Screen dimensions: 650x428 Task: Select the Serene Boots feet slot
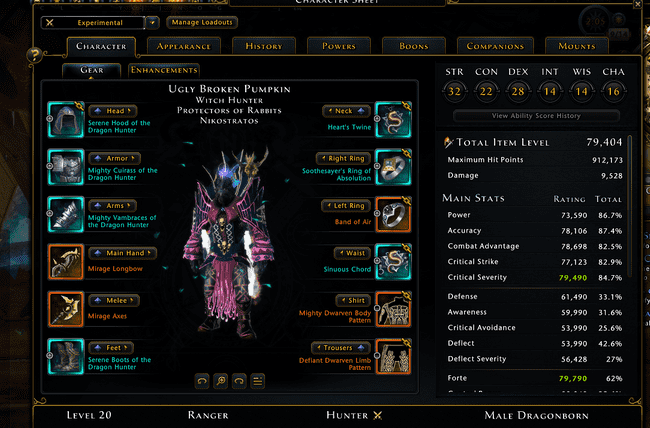(68, 353)
